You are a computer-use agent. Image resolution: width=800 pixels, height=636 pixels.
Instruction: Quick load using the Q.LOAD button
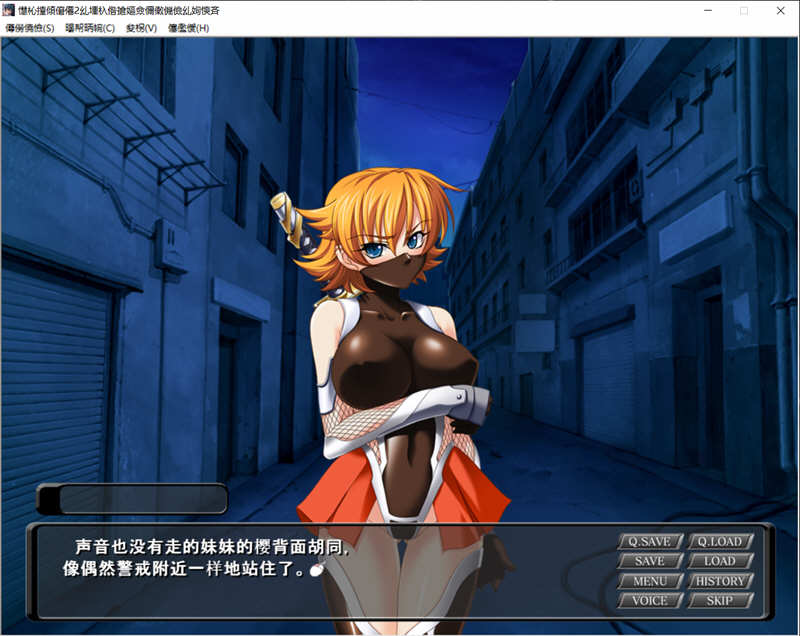(720, 542)
